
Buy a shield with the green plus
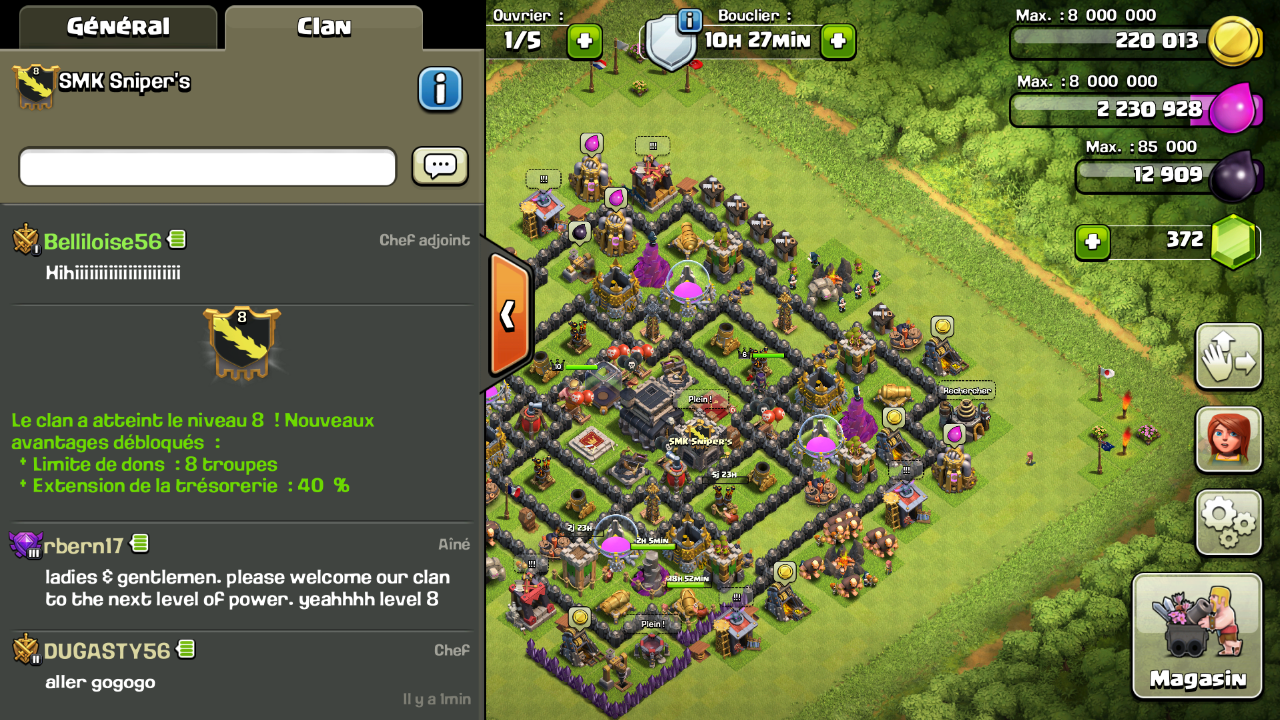tap(838, 41)
